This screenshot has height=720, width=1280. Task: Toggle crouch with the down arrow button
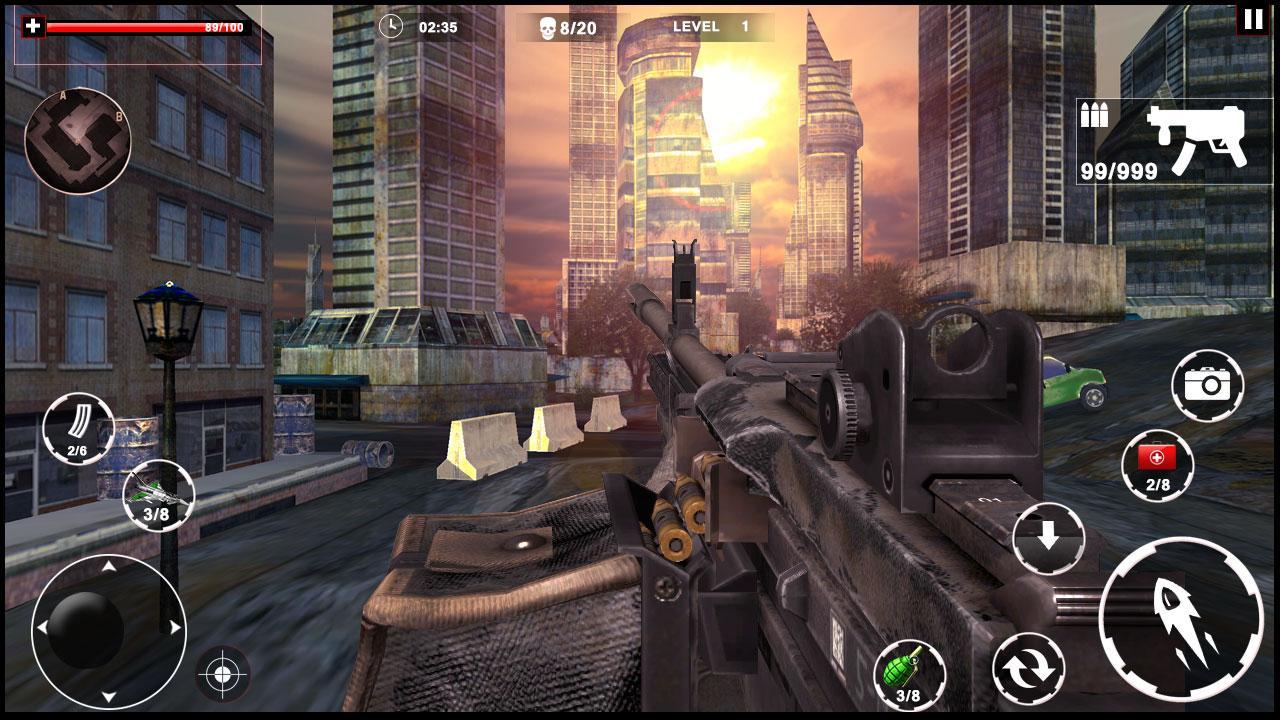(1048, 537)
